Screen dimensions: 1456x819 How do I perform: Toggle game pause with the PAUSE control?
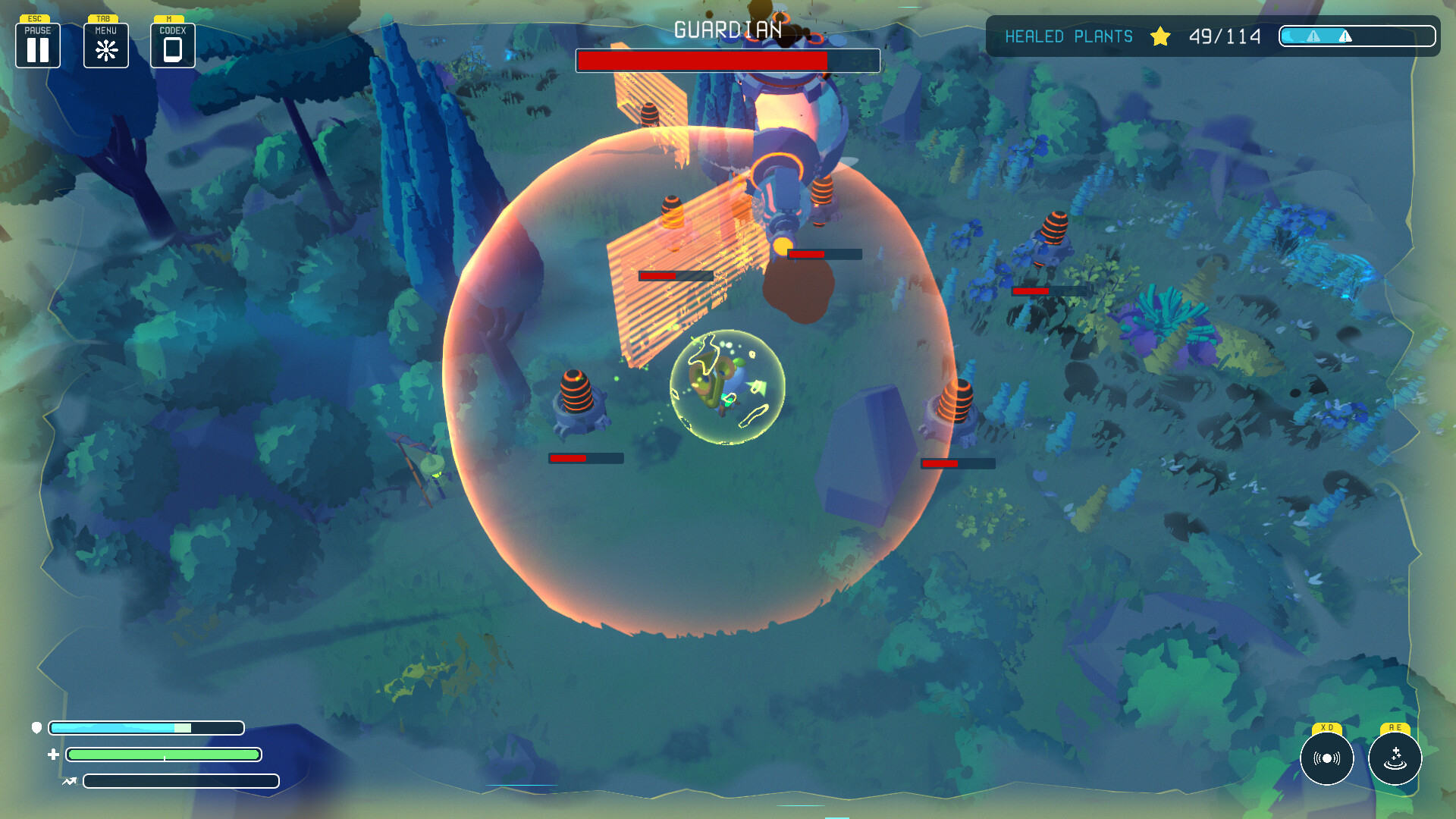[37, 47]
